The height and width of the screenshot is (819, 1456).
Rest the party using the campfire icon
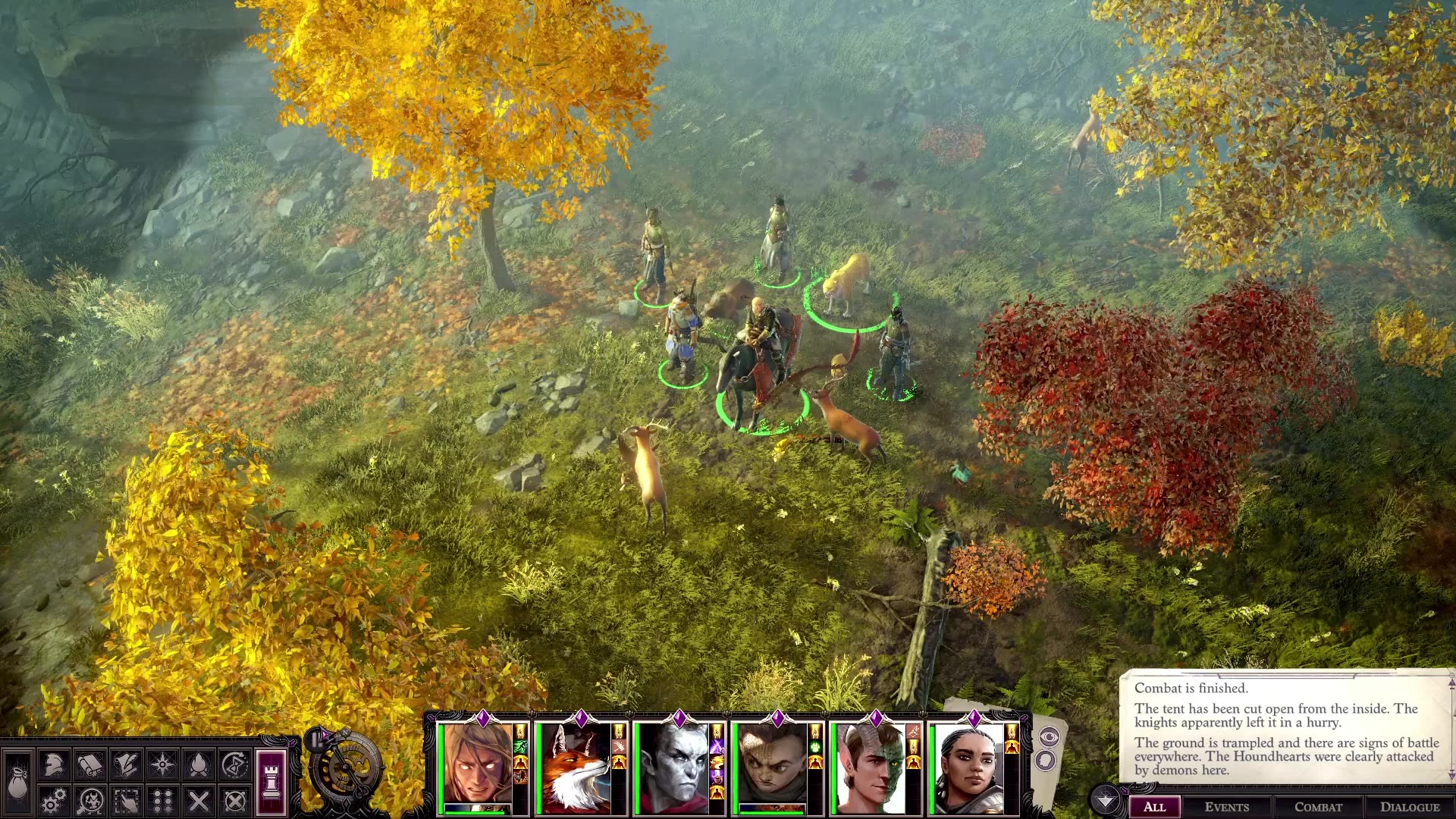(198, 766)
